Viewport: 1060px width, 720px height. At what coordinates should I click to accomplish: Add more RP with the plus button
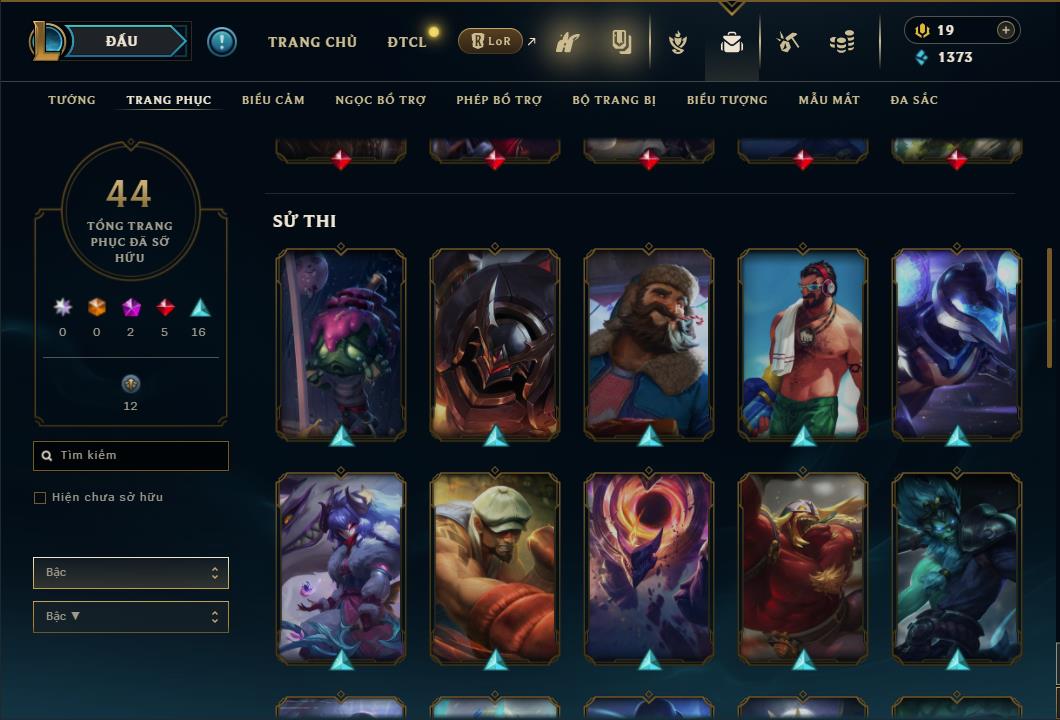1006,30
